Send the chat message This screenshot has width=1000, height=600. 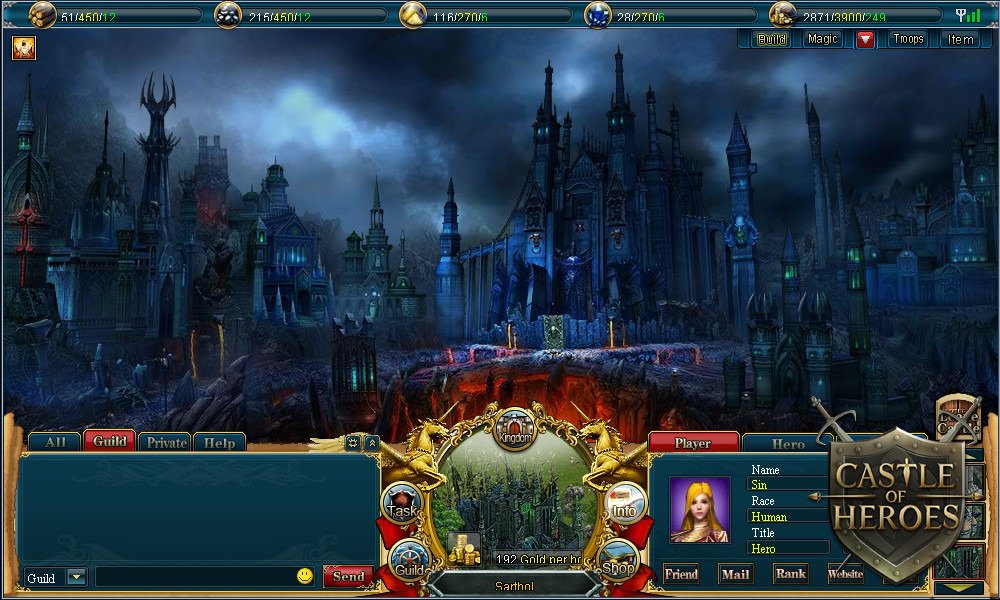click(x=348, y=577)
